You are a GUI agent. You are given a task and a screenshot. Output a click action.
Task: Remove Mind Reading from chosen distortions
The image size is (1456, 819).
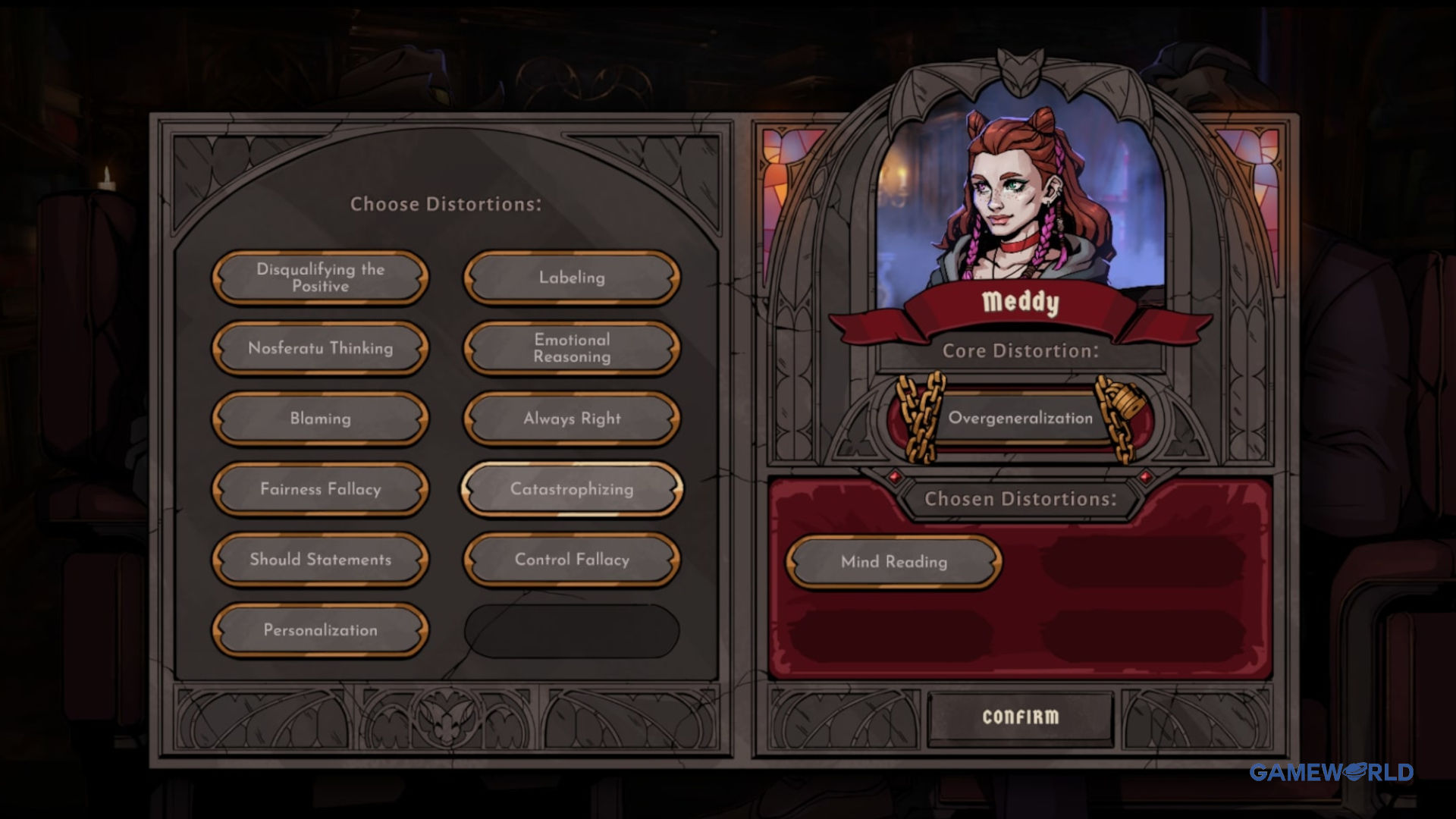893,562
